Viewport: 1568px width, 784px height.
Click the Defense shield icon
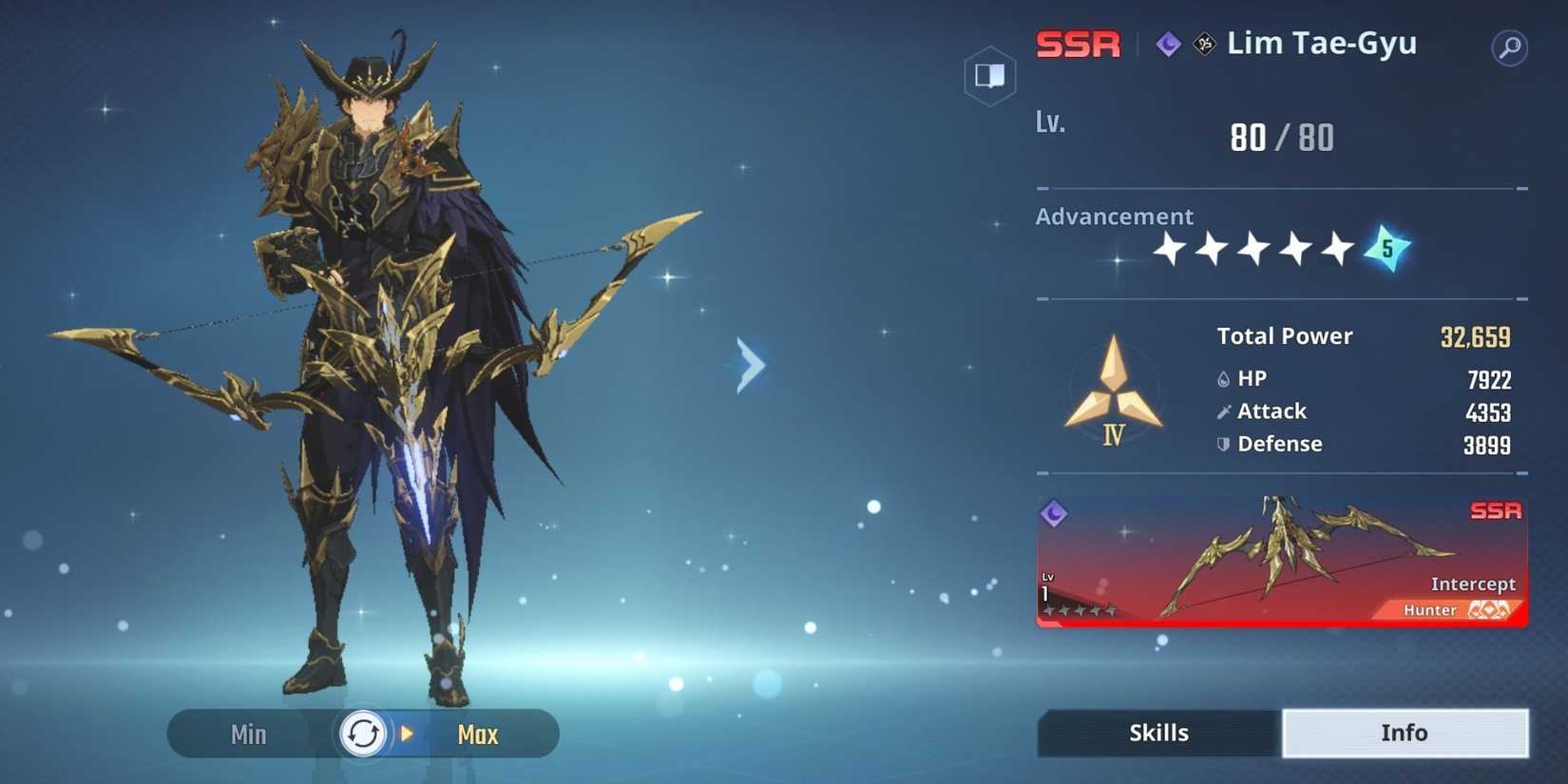tap(1223, 444)
